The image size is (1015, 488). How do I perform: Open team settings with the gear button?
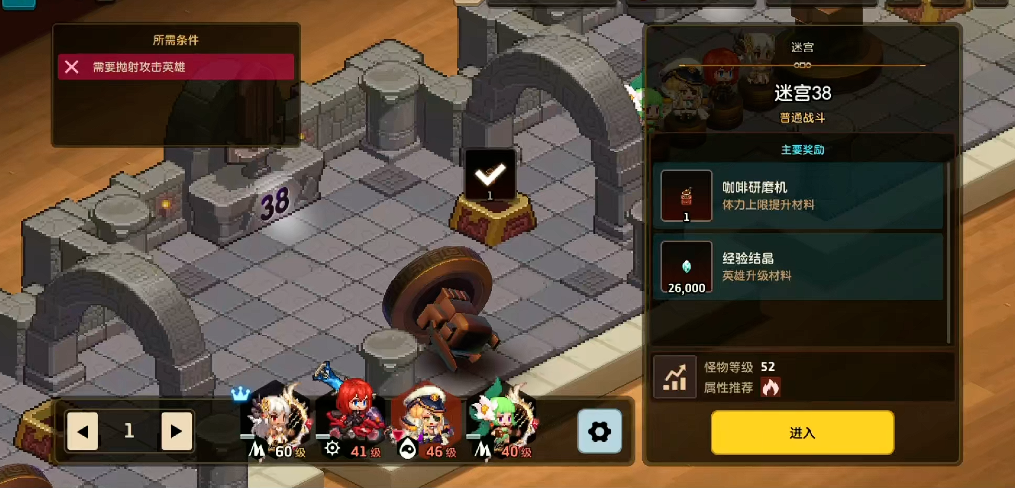point(600,432)
